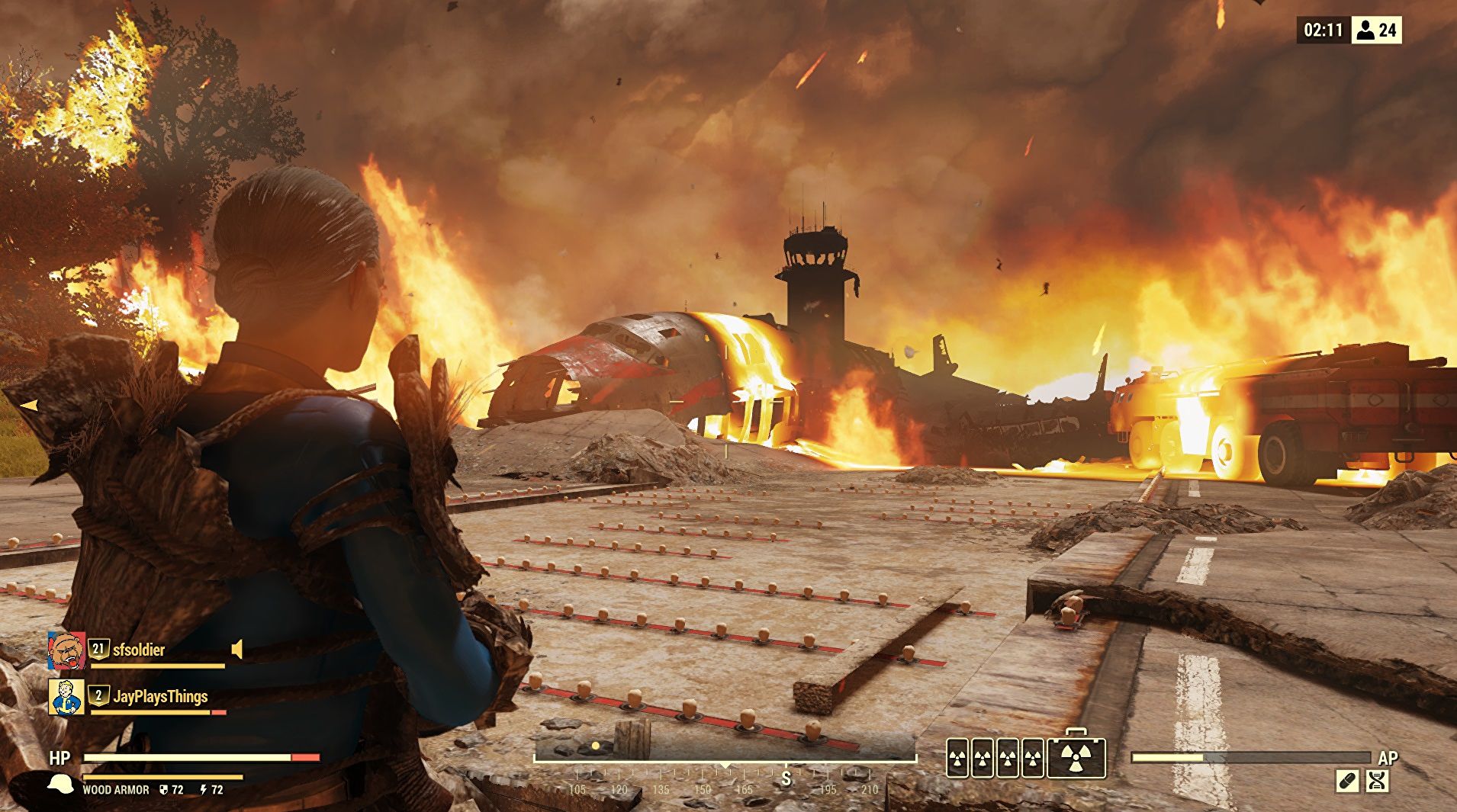Click the fourth radiation card icon

click(x=1031, y=759)
